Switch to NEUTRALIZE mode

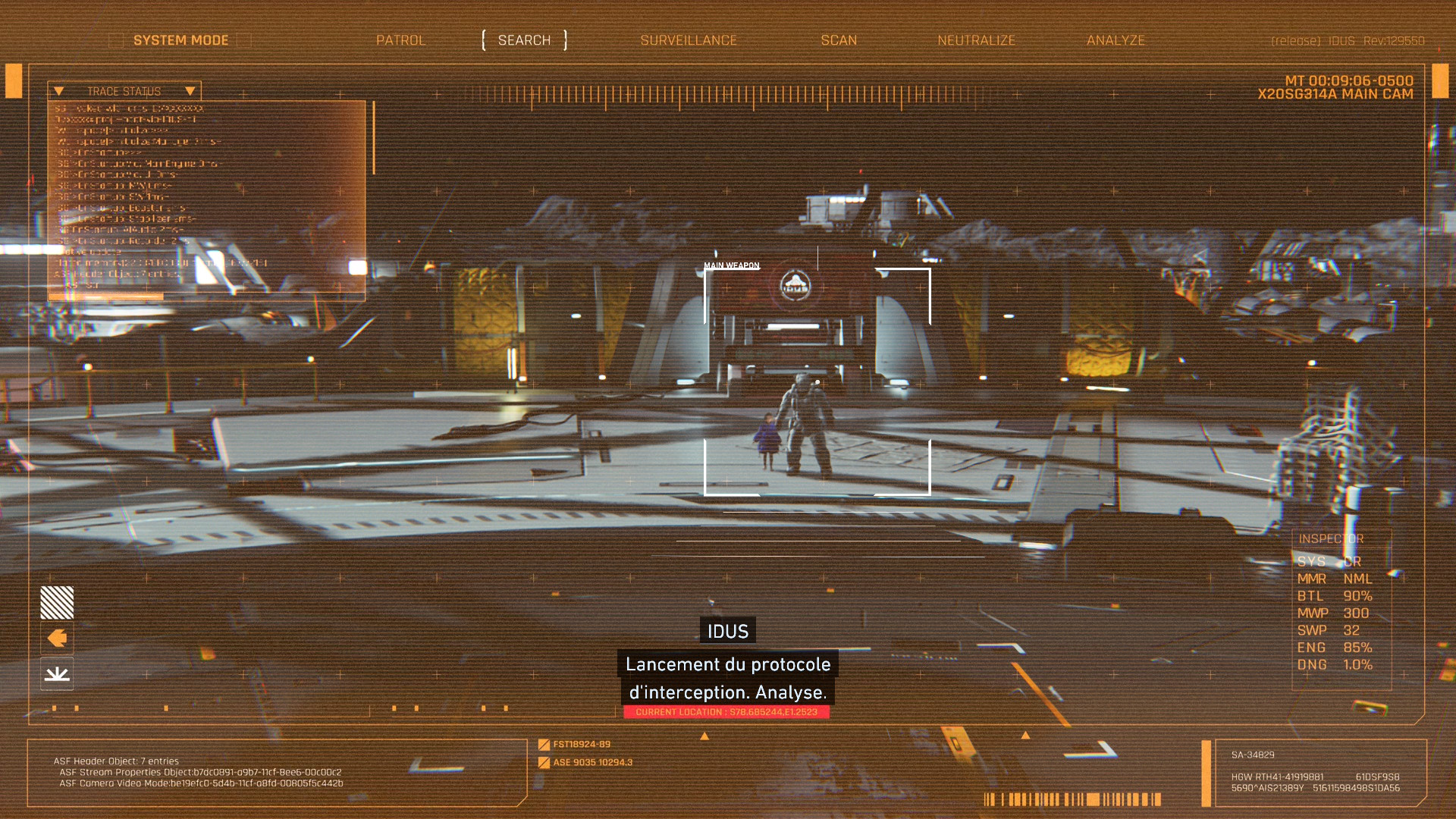pyautogui.click(x=976, y=40)
